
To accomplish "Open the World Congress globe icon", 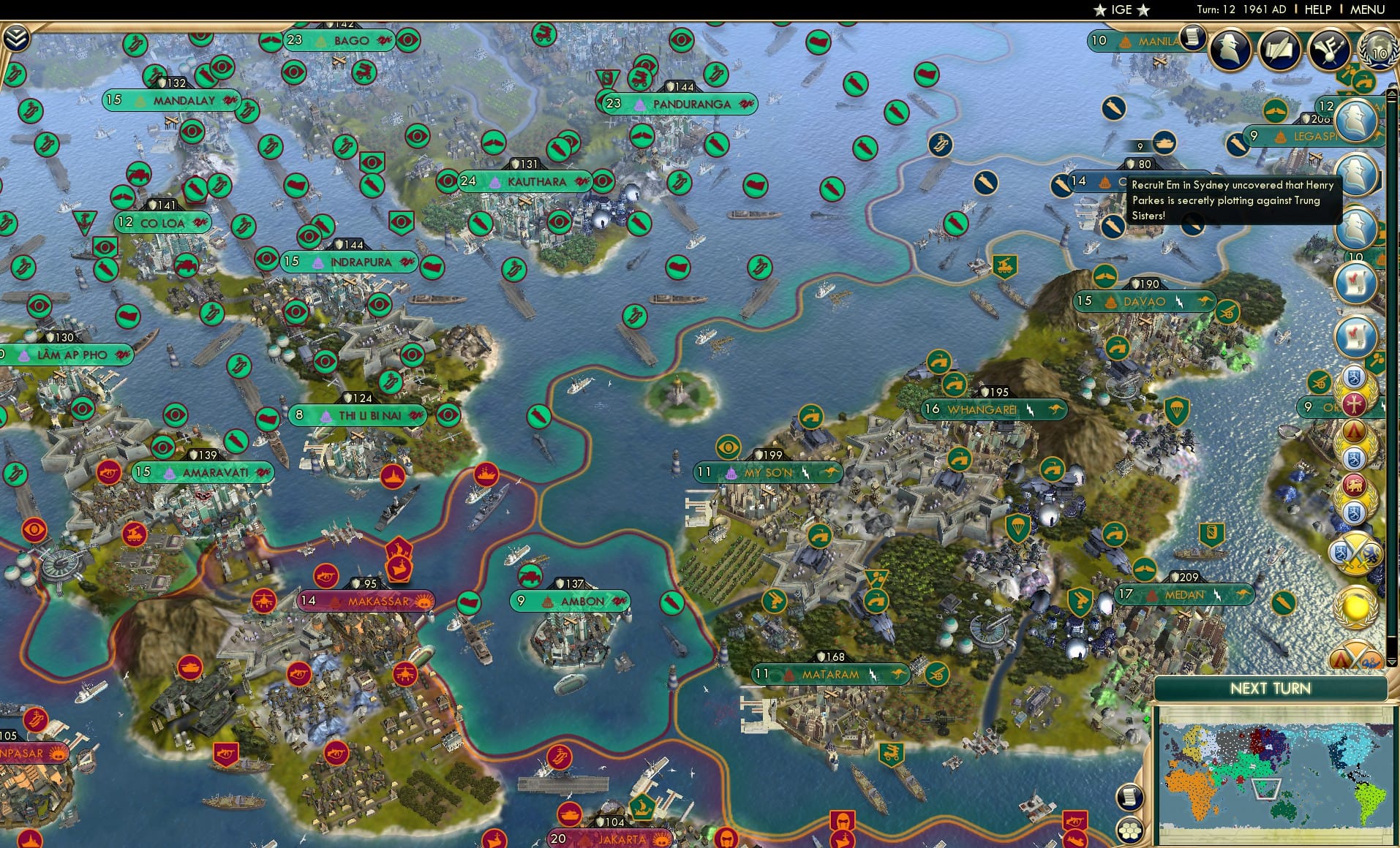I will coord(1378,50).
